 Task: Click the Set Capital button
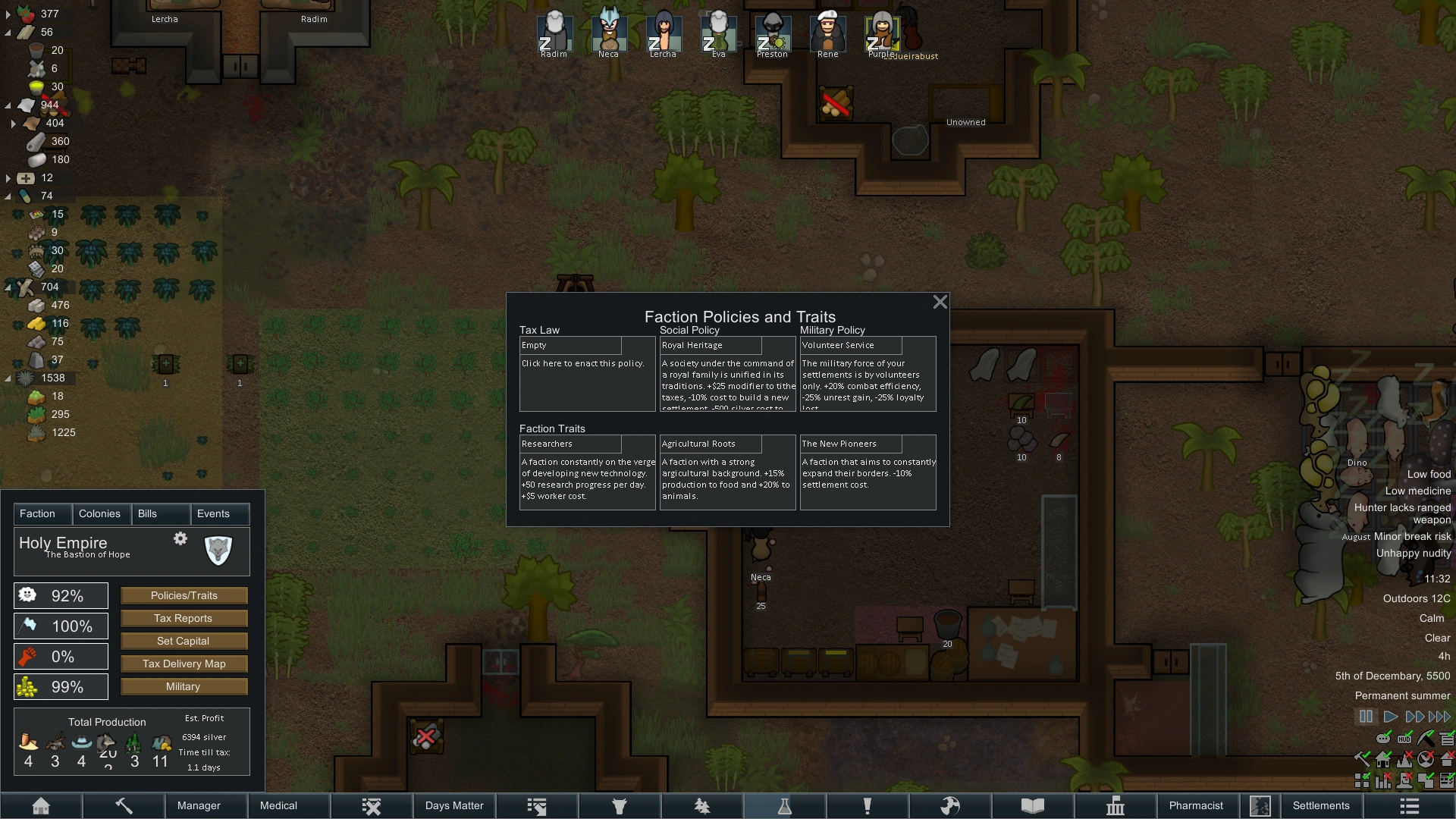tap(184, 641)
